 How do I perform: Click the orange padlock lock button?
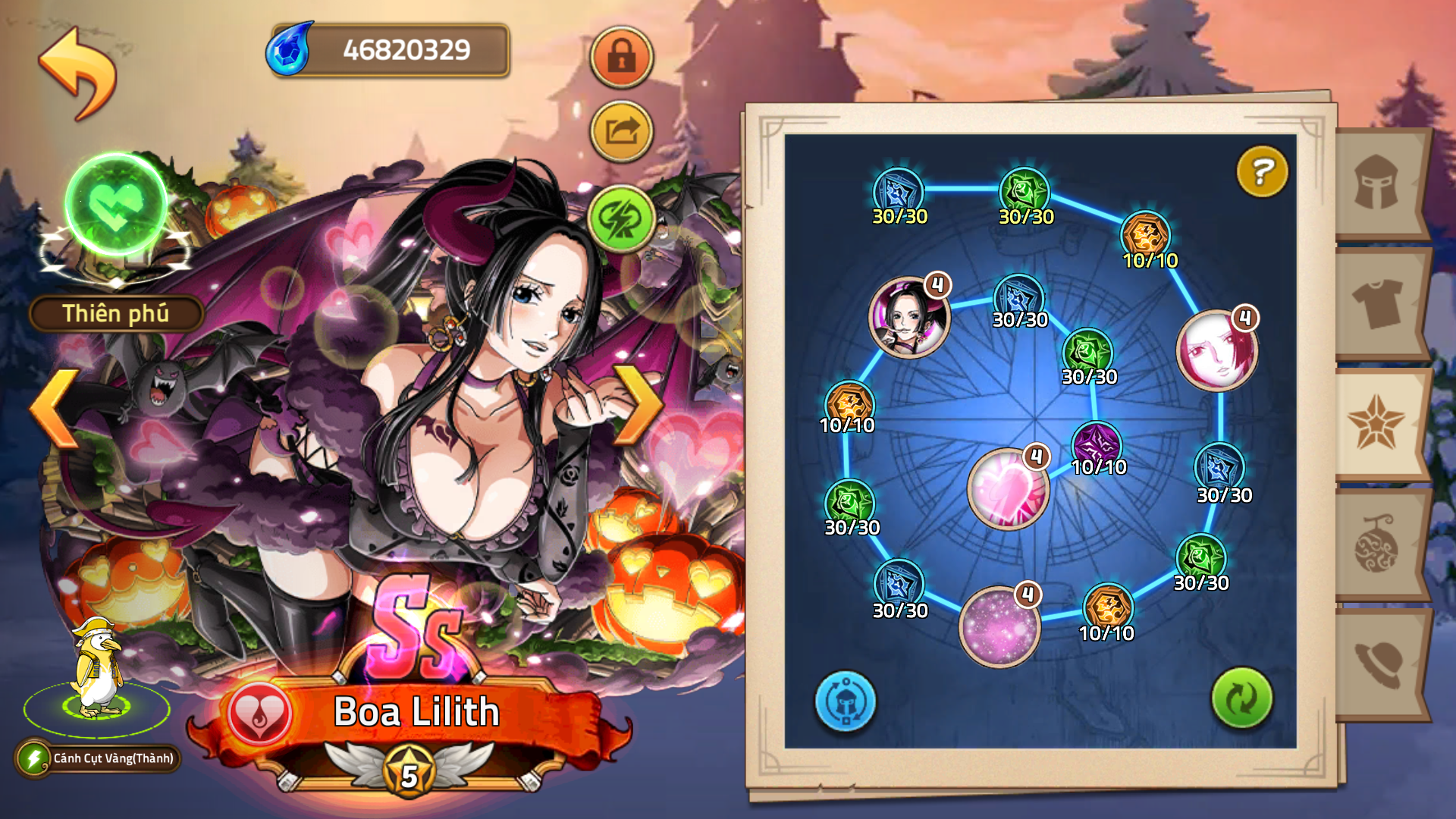coord(621,56)
